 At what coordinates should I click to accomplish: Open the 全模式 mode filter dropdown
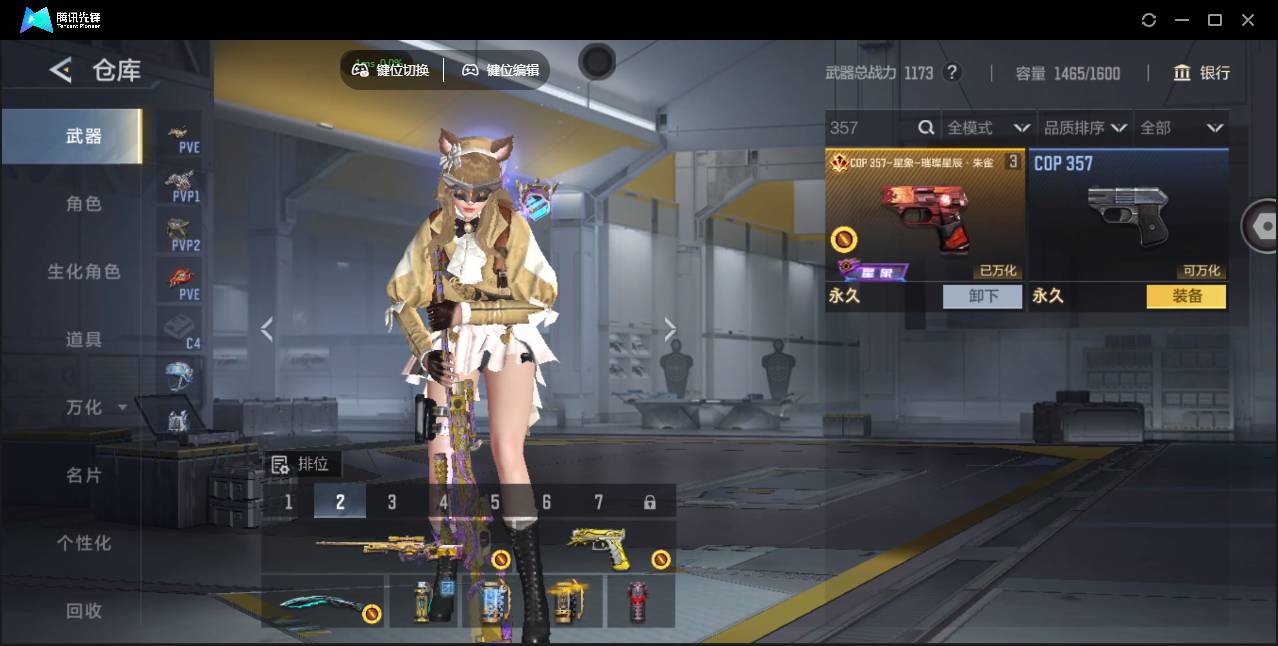pos(987,128)
